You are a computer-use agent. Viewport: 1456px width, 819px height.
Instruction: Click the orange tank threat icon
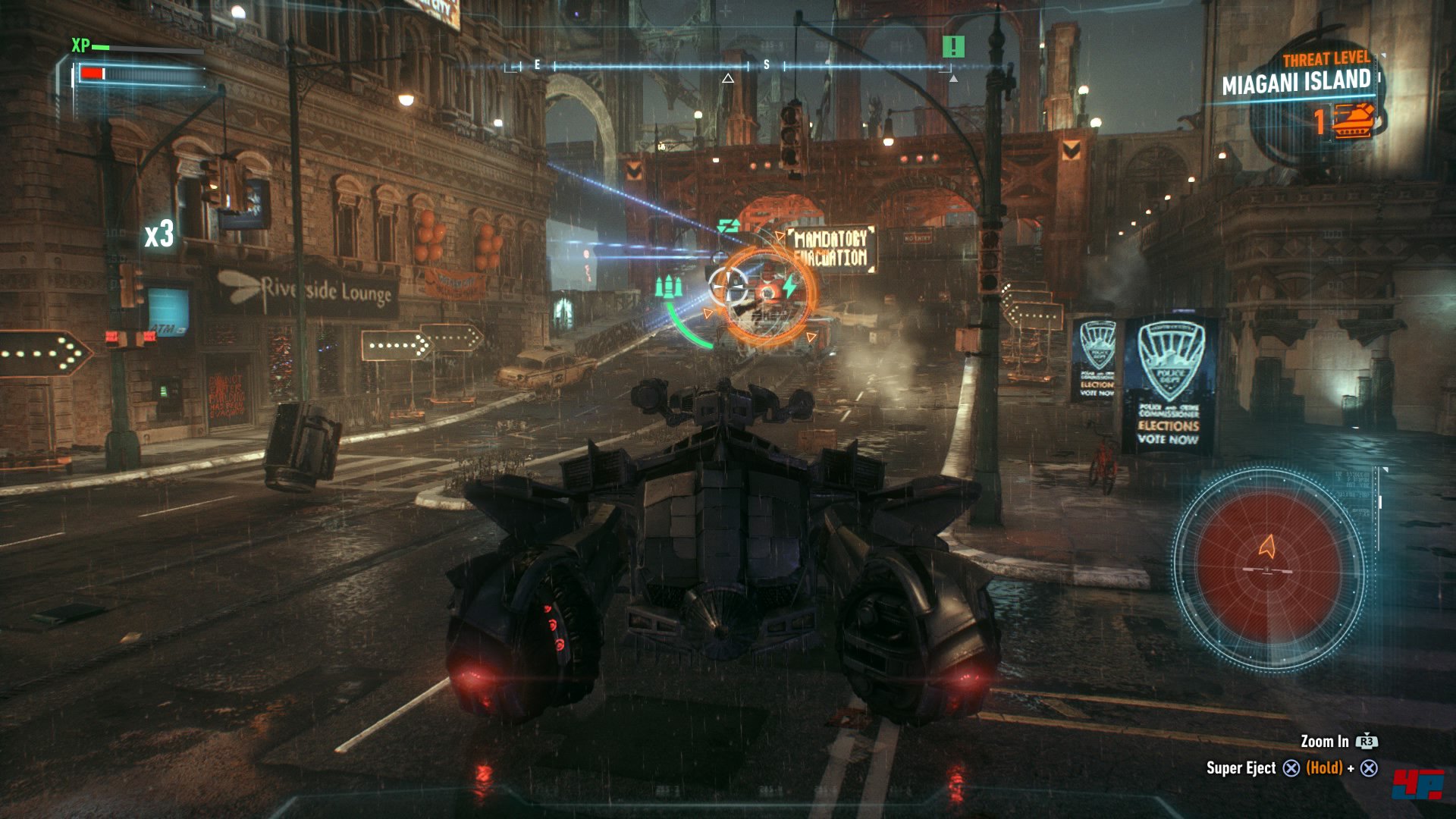coord(1354,121)
